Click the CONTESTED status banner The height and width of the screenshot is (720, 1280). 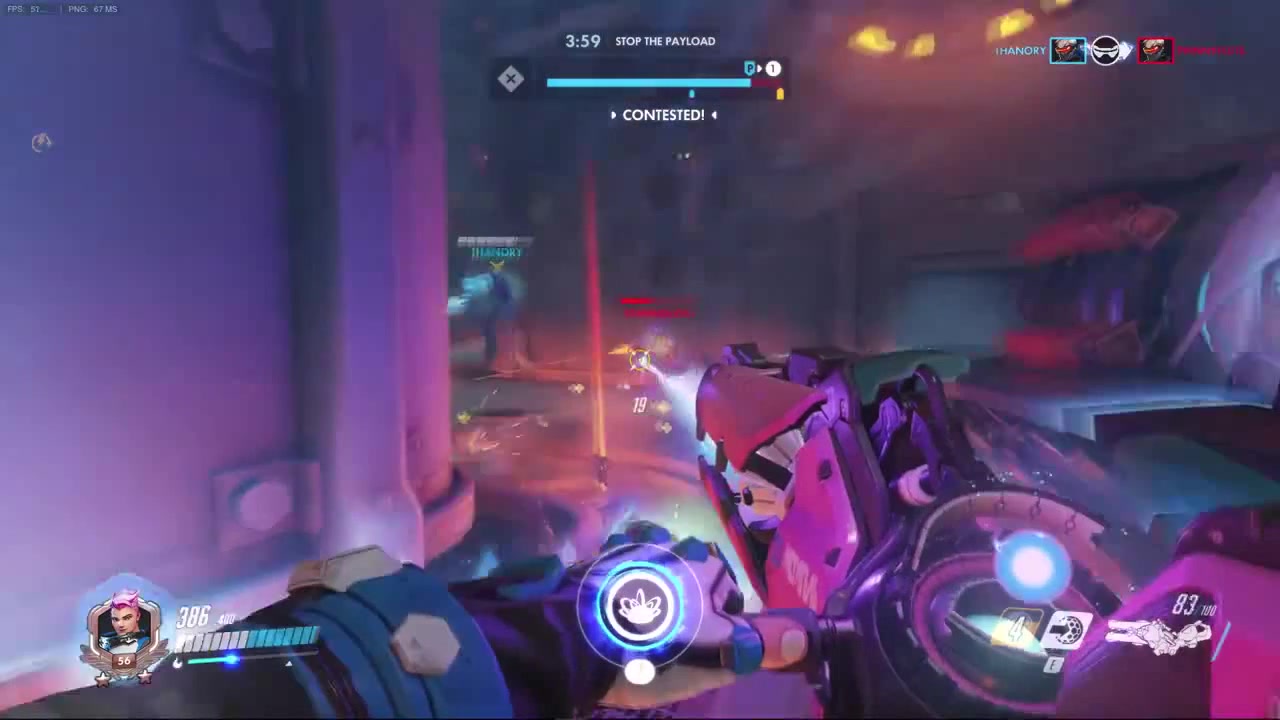tap(664, 115)
